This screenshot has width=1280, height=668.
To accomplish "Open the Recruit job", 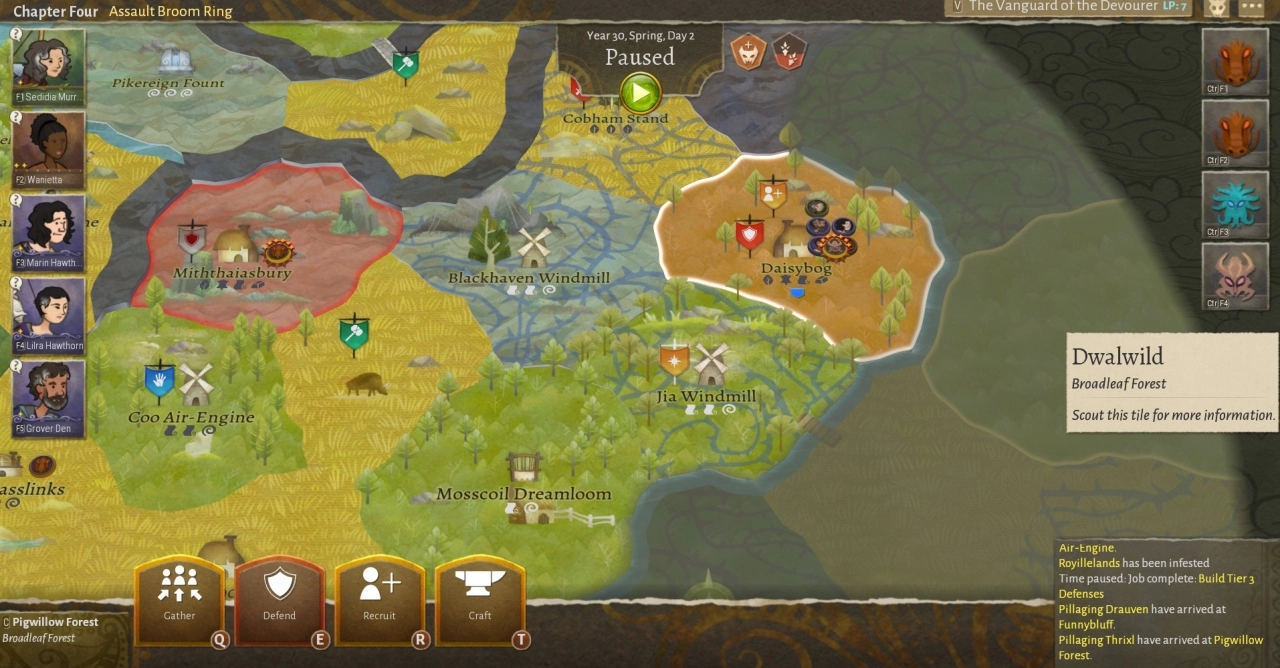I will click(379, 597).
